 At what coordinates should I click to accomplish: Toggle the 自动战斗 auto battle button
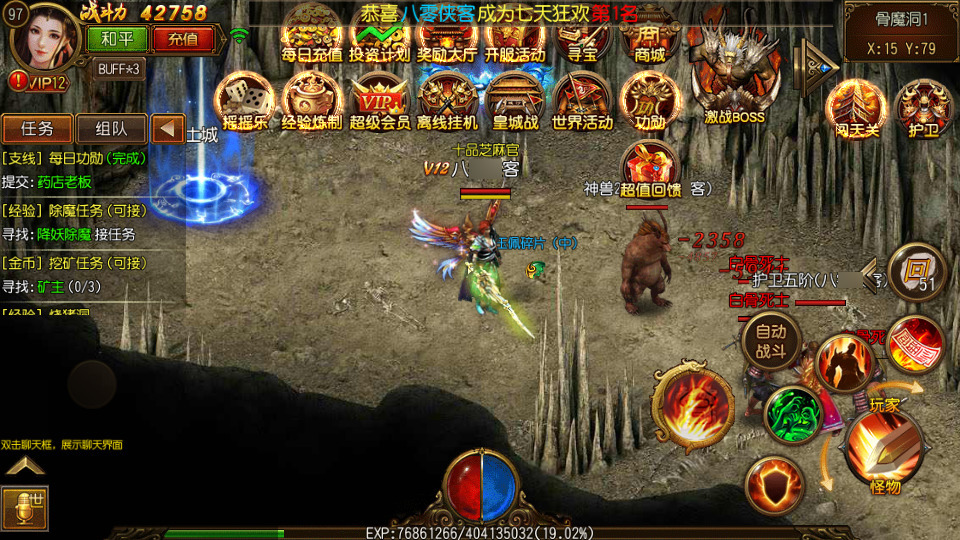click(x=771, y=340)
